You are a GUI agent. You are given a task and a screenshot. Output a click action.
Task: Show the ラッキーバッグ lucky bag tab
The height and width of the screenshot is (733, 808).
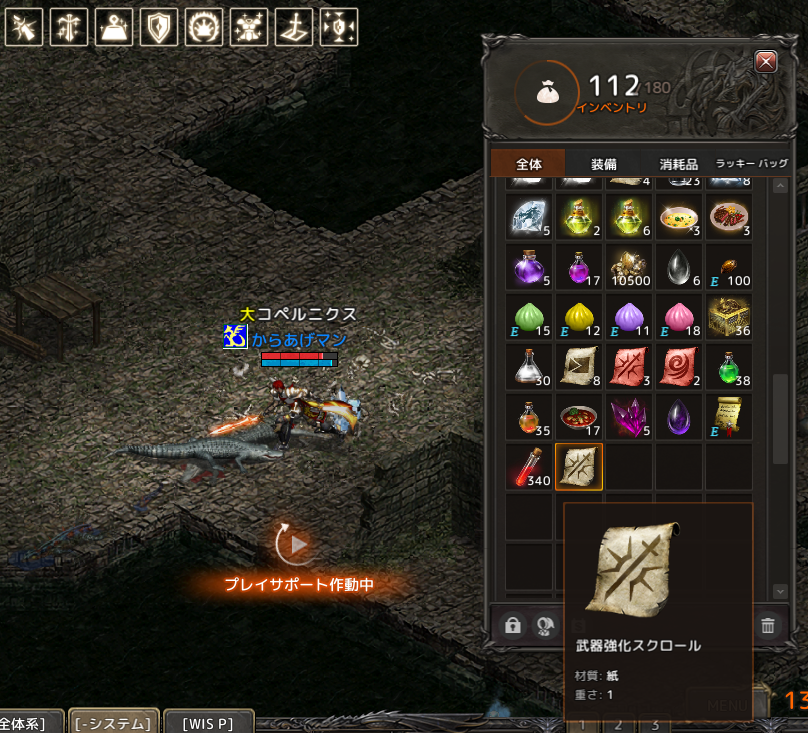(x=751, y=164)
